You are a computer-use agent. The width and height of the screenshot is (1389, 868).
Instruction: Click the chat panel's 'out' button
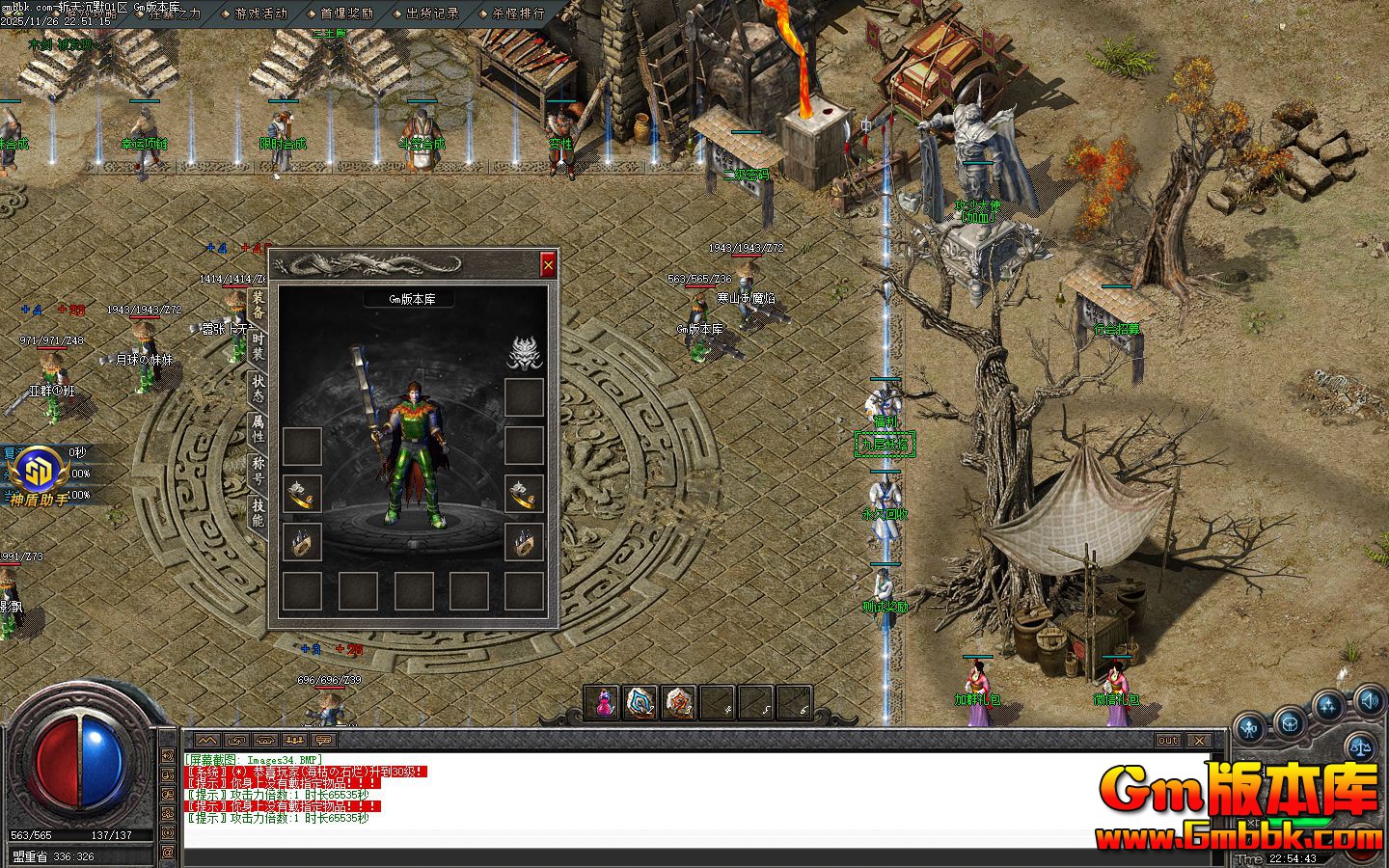(x=1167, y=740)
